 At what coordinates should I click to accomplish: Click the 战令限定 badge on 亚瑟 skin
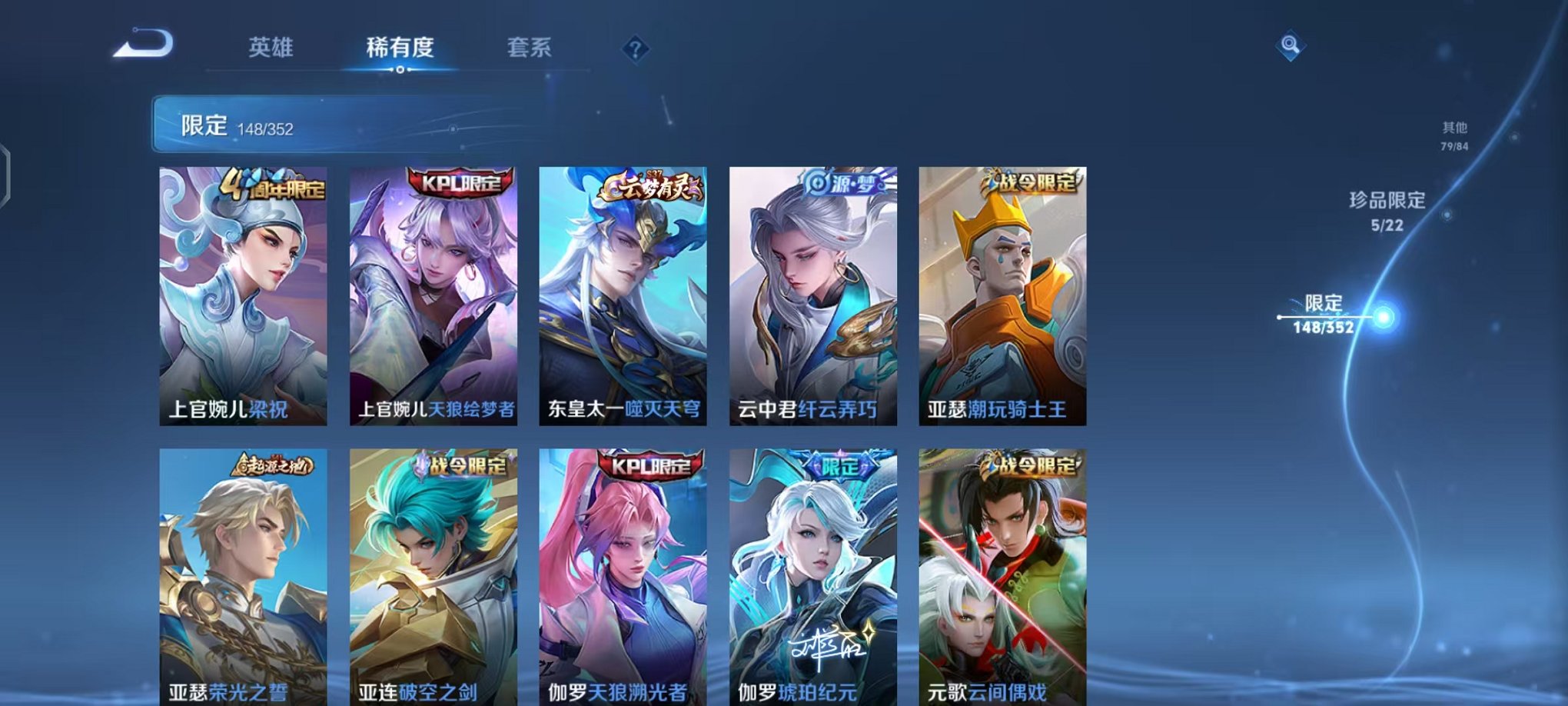click(1031, 181)
